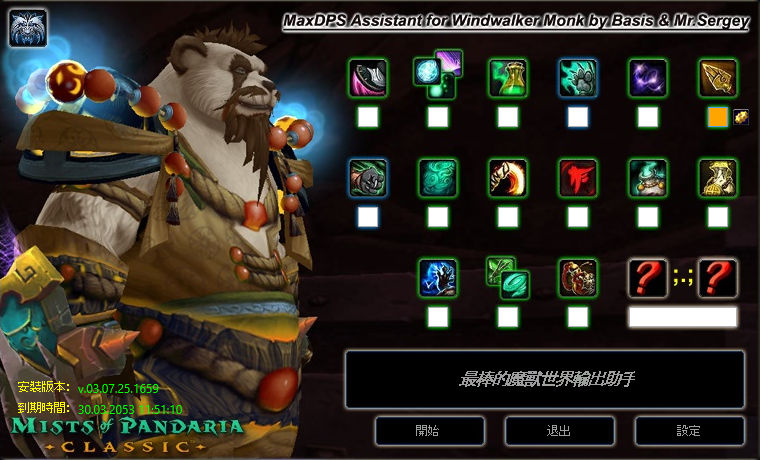Choose the red winged figure ability icon
This screenshot has width=760, height=460.
coord(577,178)
